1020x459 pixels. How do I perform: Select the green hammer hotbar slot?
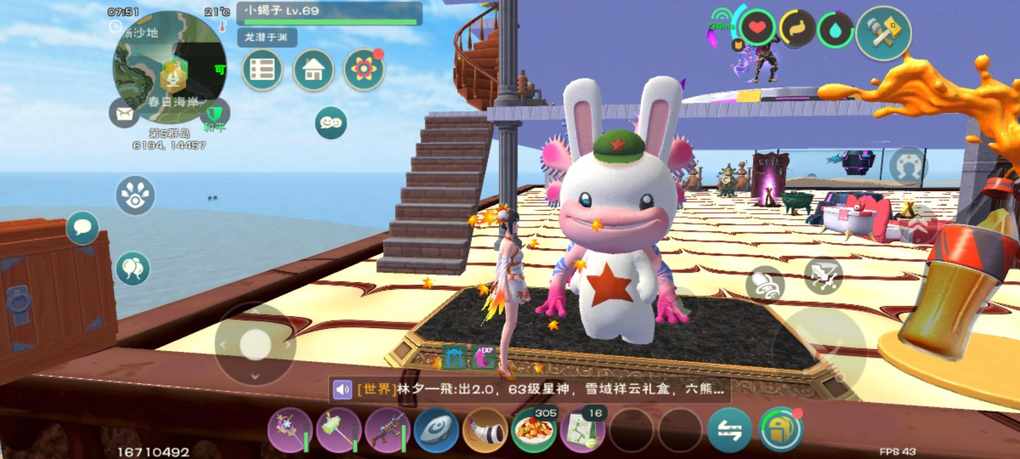(x=338, y=430)
